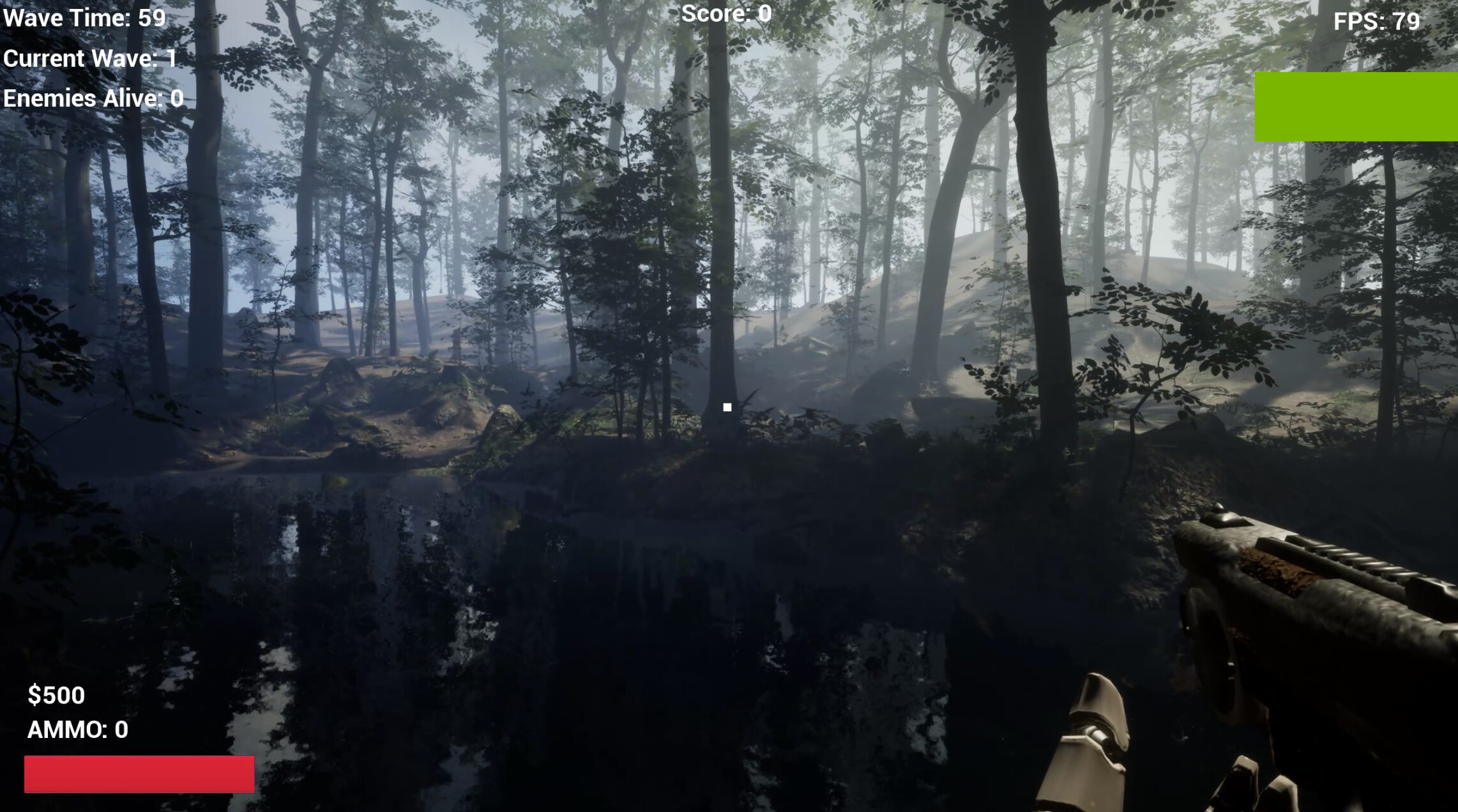Select the $500 money display
Viewport: 1458px width, 812px height.
pos(56,695)
